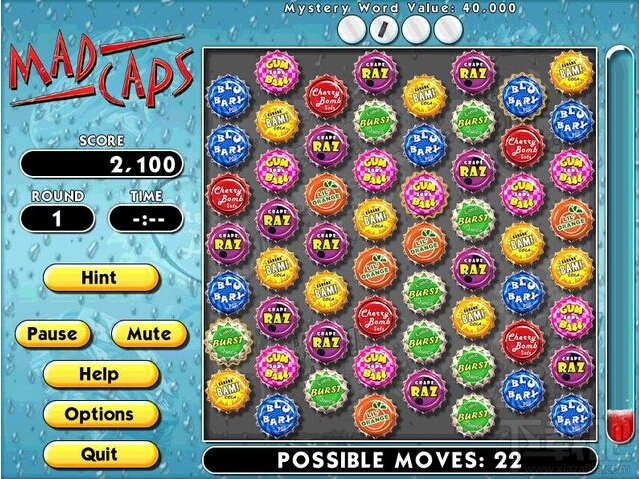This screenshot has height=479, width=639.
Task: Open the Options menu
Action: (x=100, y=414)
